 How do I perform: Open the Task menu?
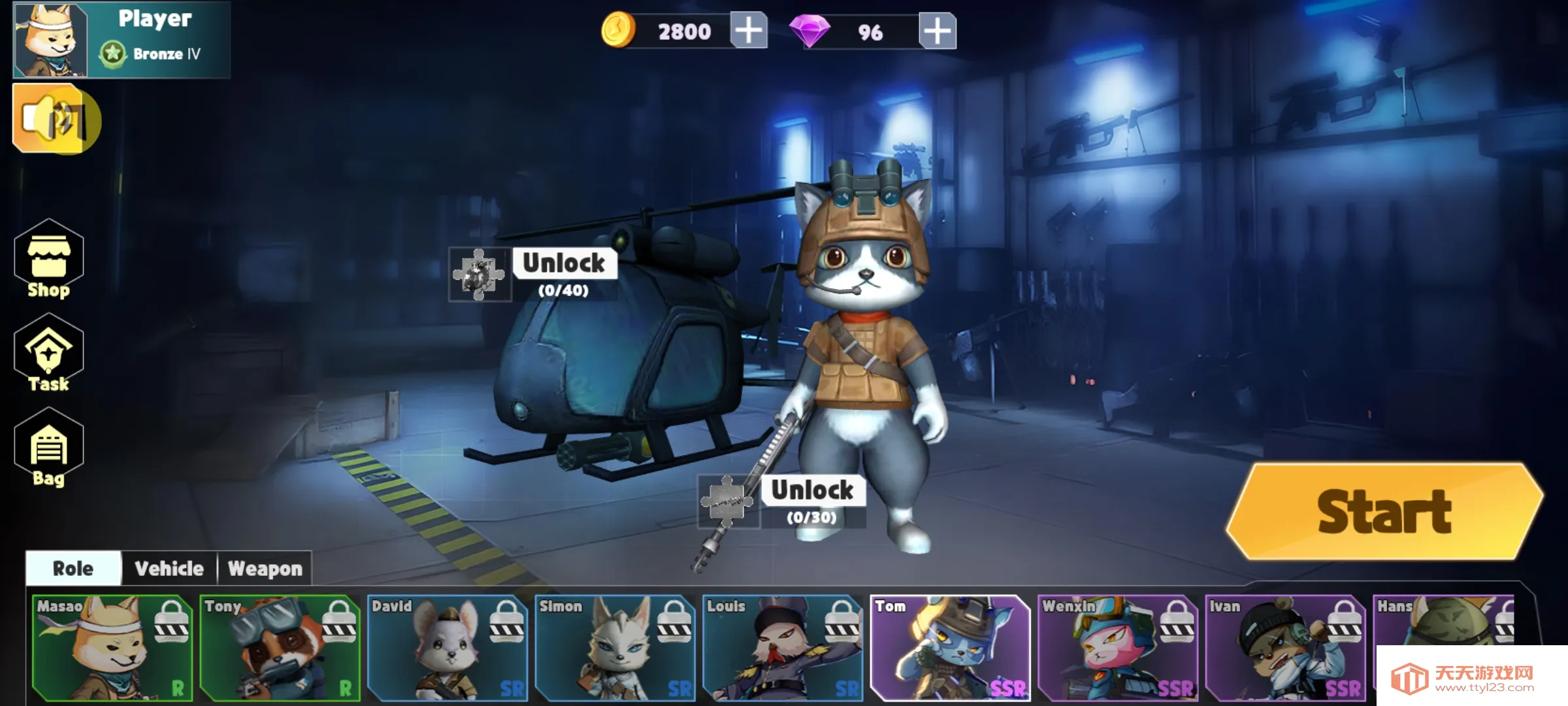(49, 356)
